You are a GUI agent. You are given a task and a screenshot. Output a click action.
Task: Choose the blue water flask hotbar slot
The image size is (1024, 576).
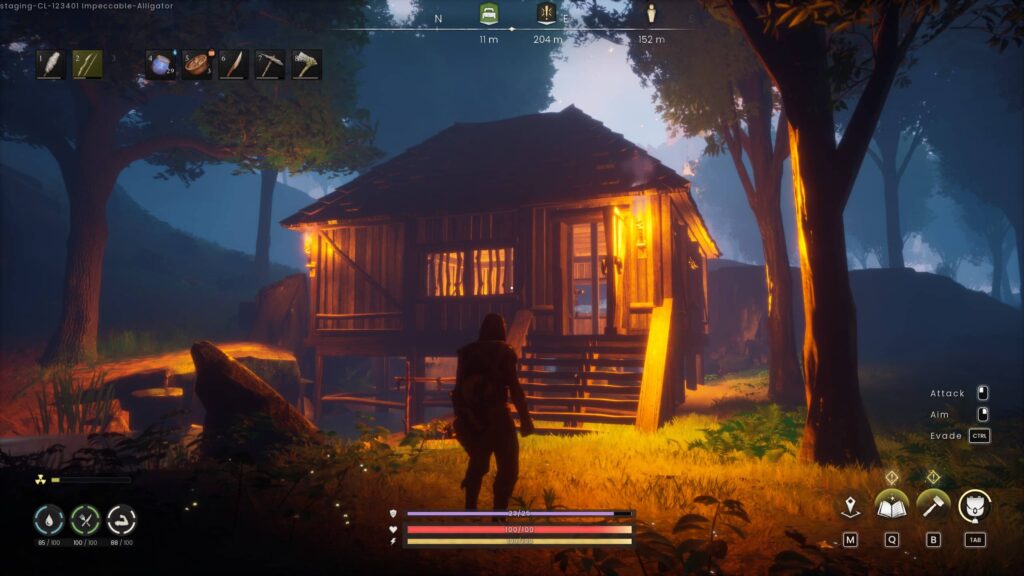tap(161, 65)
